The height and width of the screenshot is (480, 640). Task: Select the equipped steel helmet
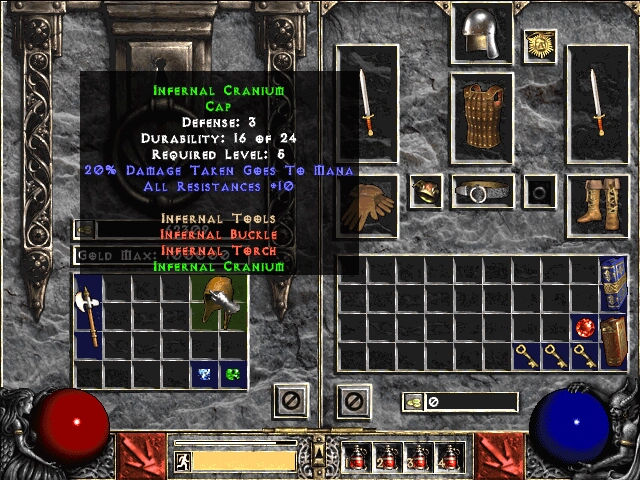(x=482, y=35)
